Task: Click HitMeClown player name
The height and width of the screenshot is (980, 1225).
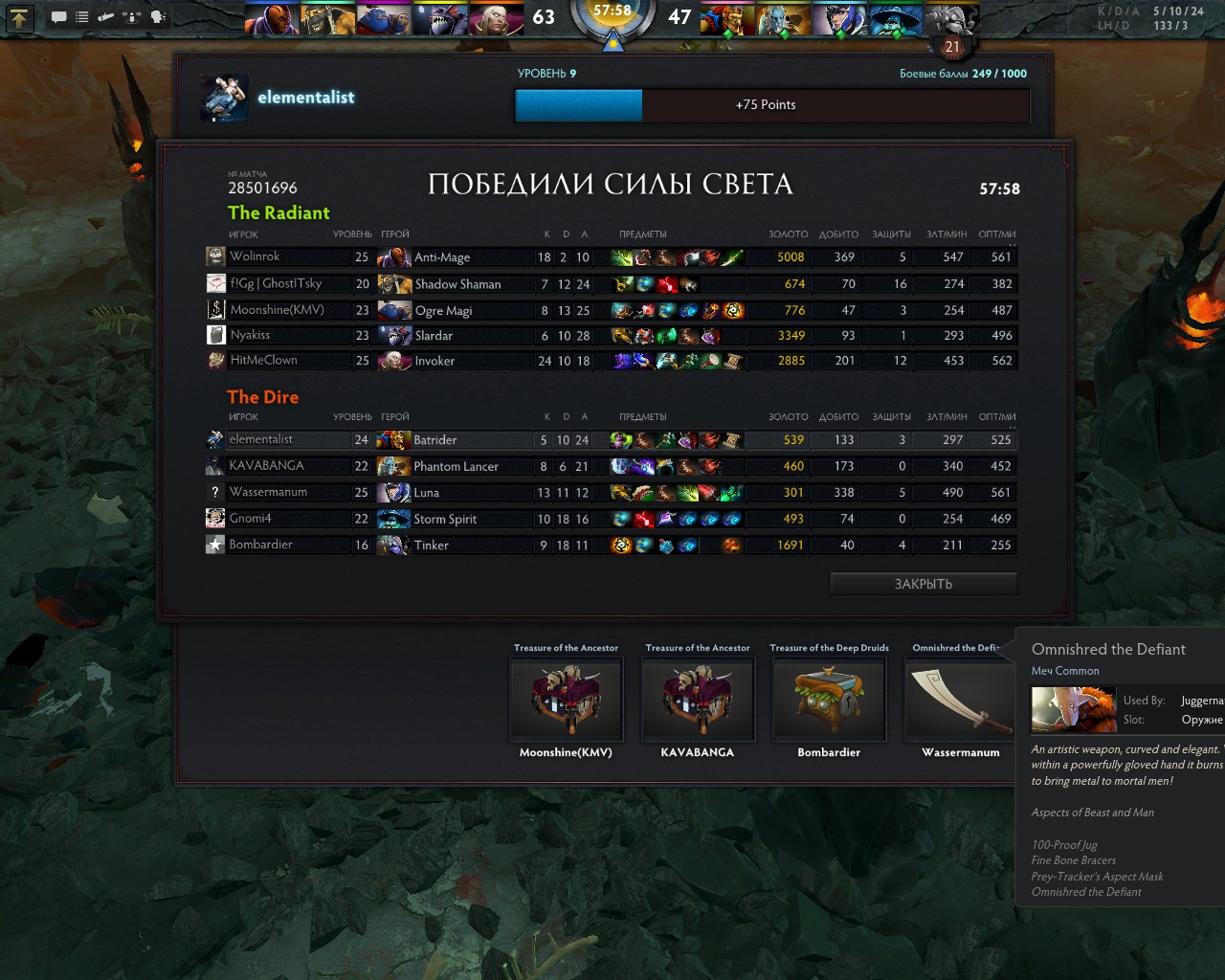Action: tap(263, 361)
